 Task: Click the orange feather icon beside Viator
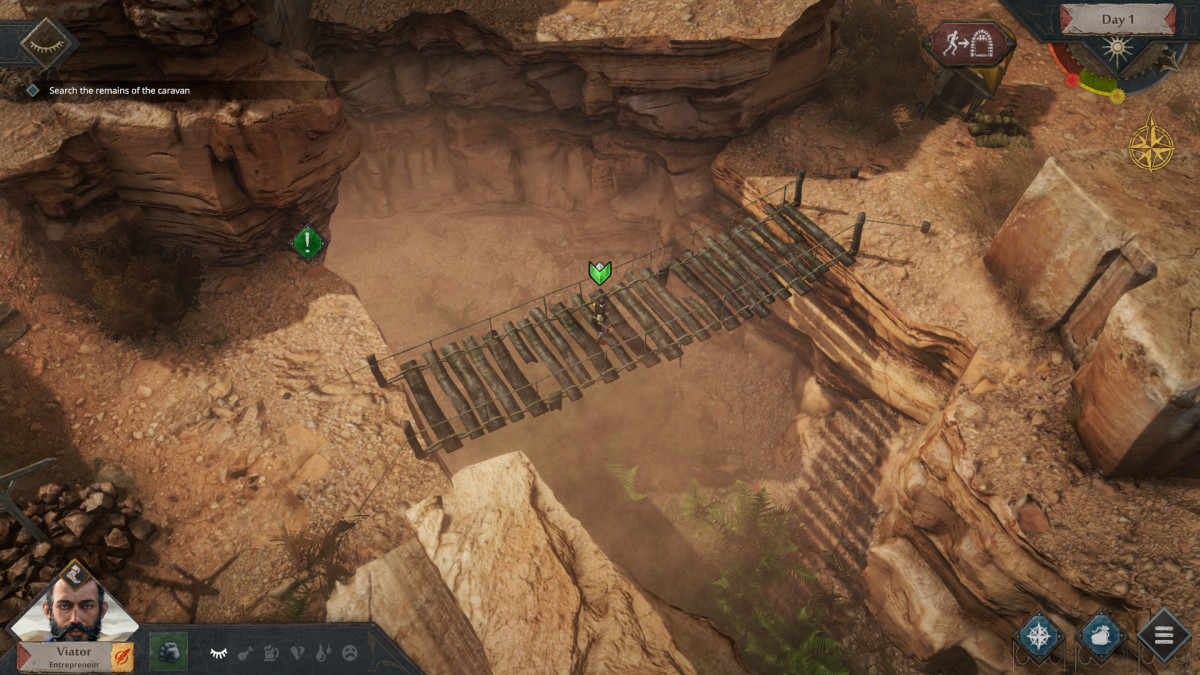point(122,657)
